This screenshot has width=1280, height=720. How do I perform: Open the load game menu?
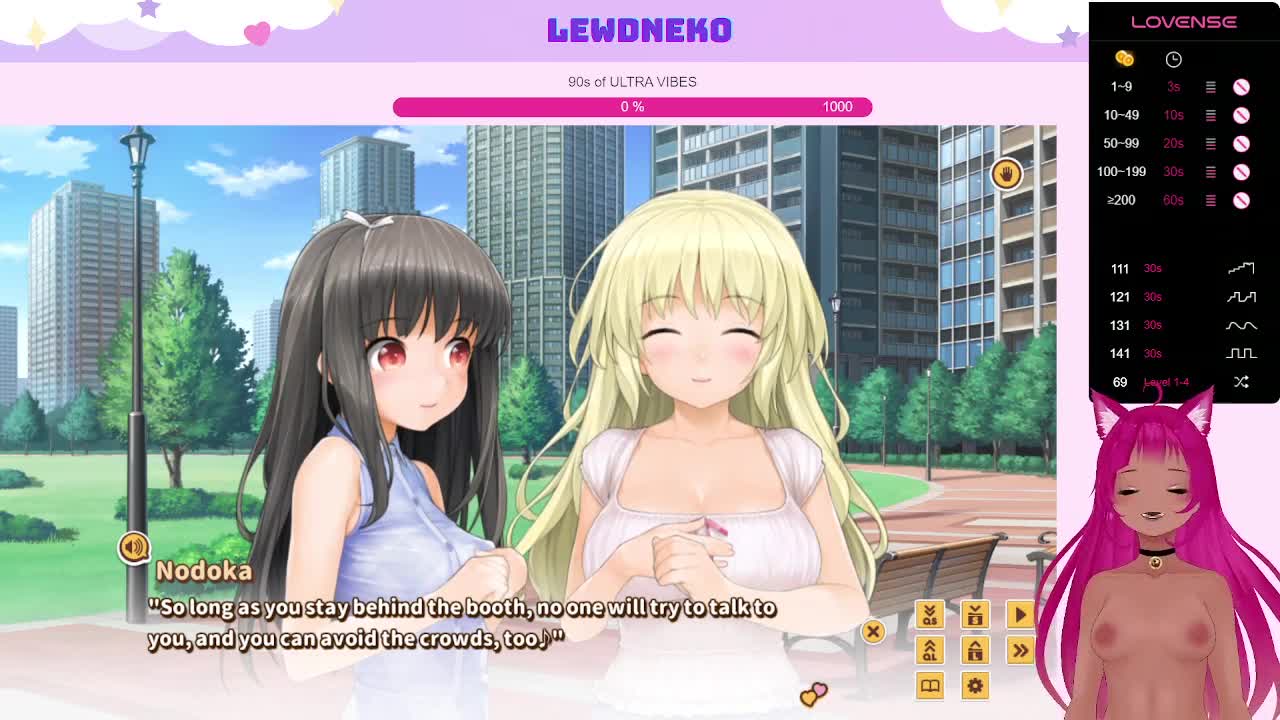975,650
